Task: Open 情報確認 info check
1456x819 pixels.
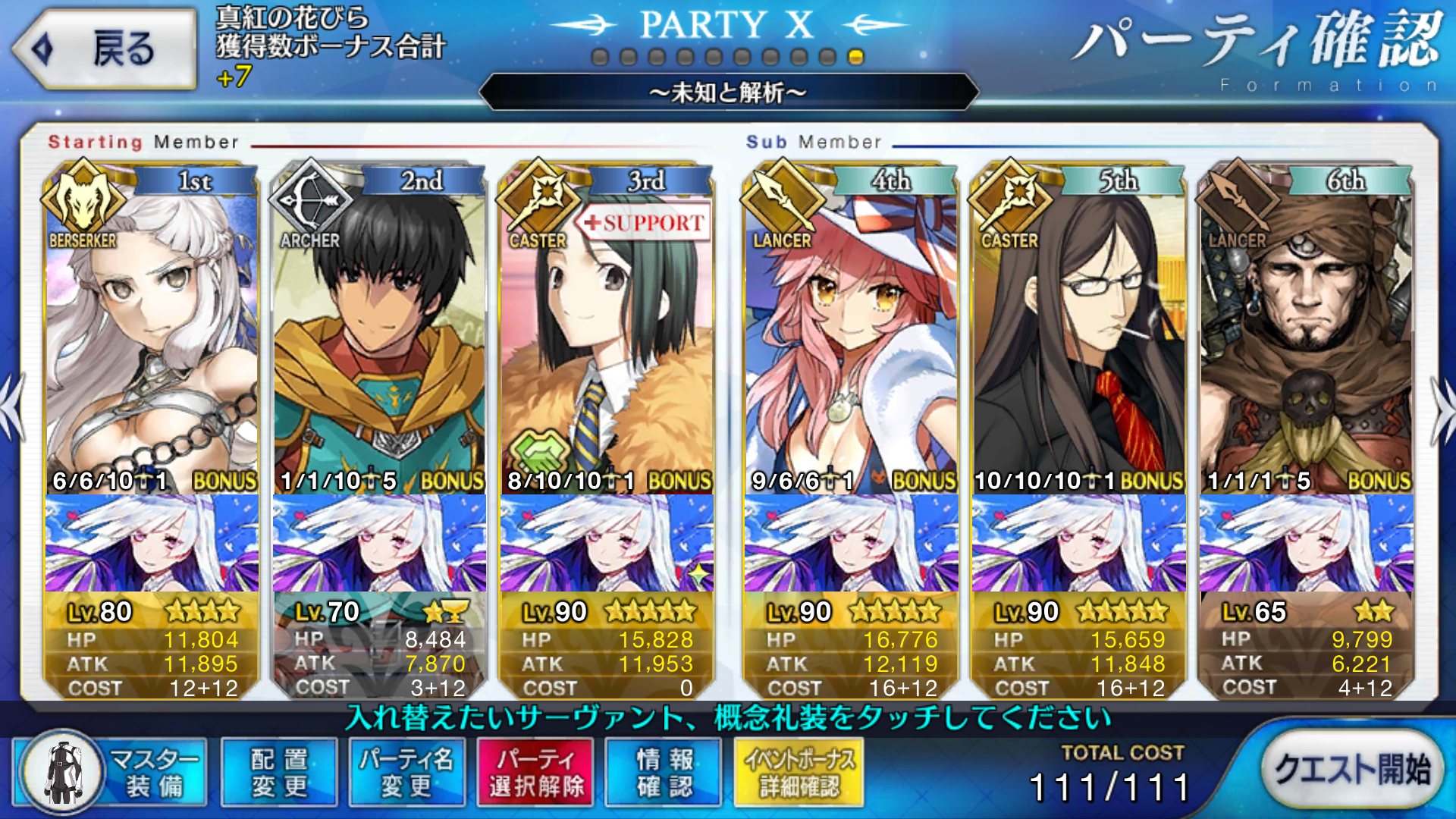Action: [664, 772]
